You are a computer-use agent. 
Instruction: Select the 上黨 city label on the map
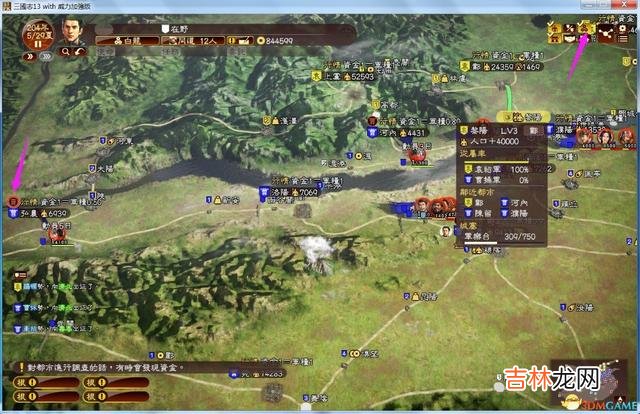click(x=334, y=76)
